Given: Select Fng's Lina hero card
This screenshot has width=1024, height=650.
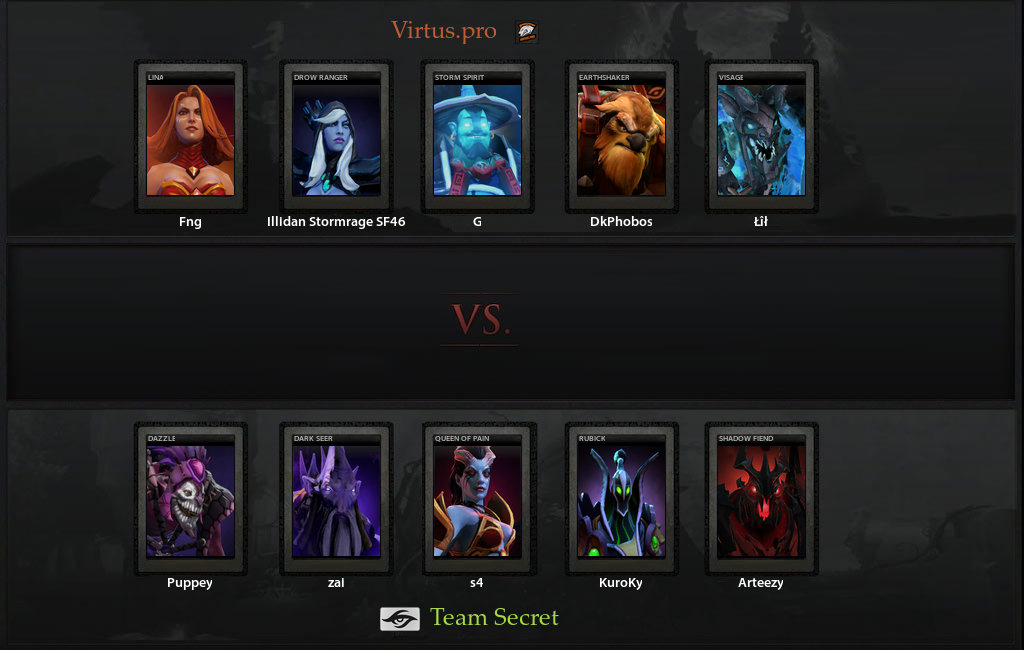Looking at the screenshot, I should pos(190,137).
